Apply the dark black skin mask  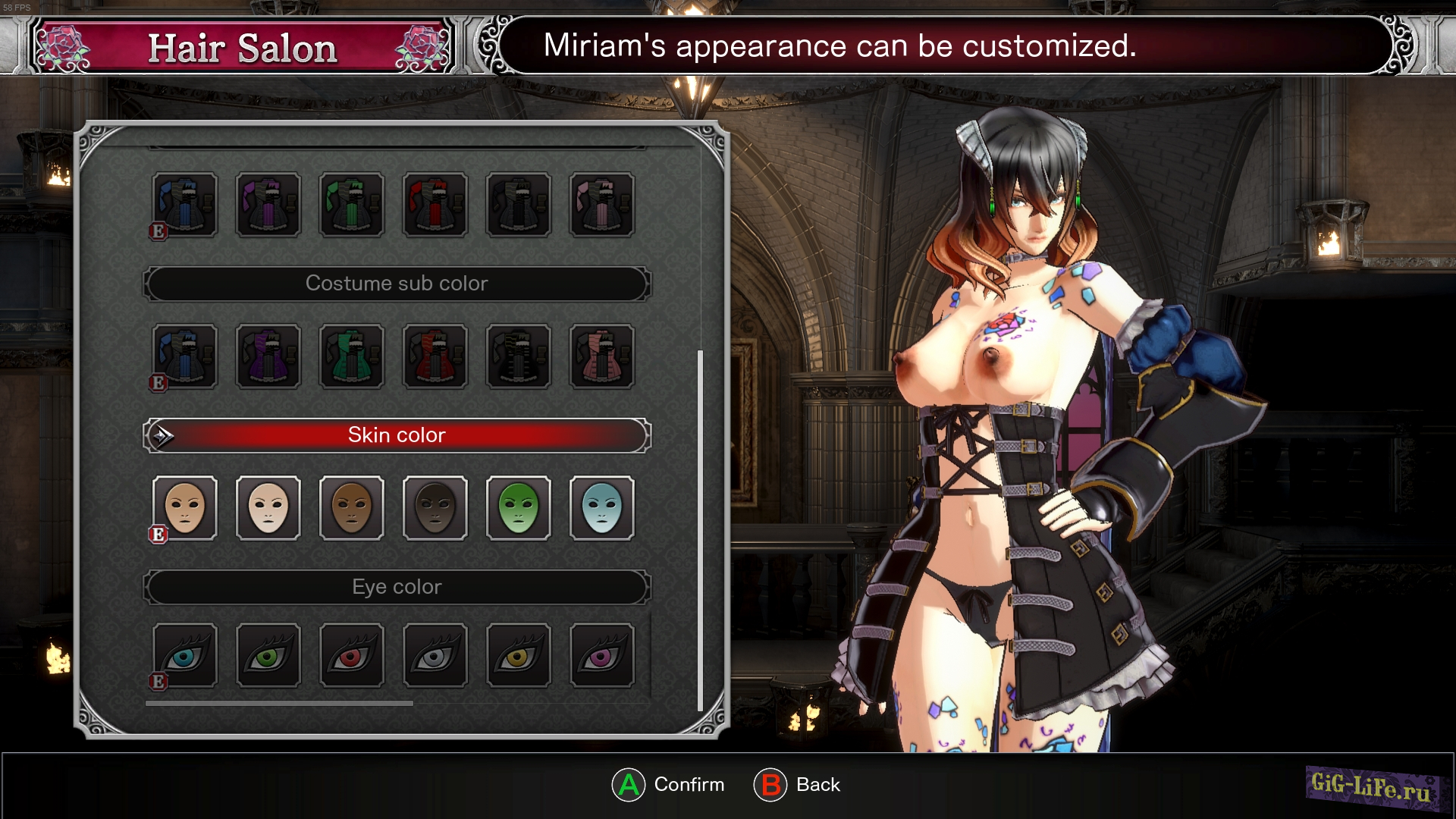[x=435, y=508]
